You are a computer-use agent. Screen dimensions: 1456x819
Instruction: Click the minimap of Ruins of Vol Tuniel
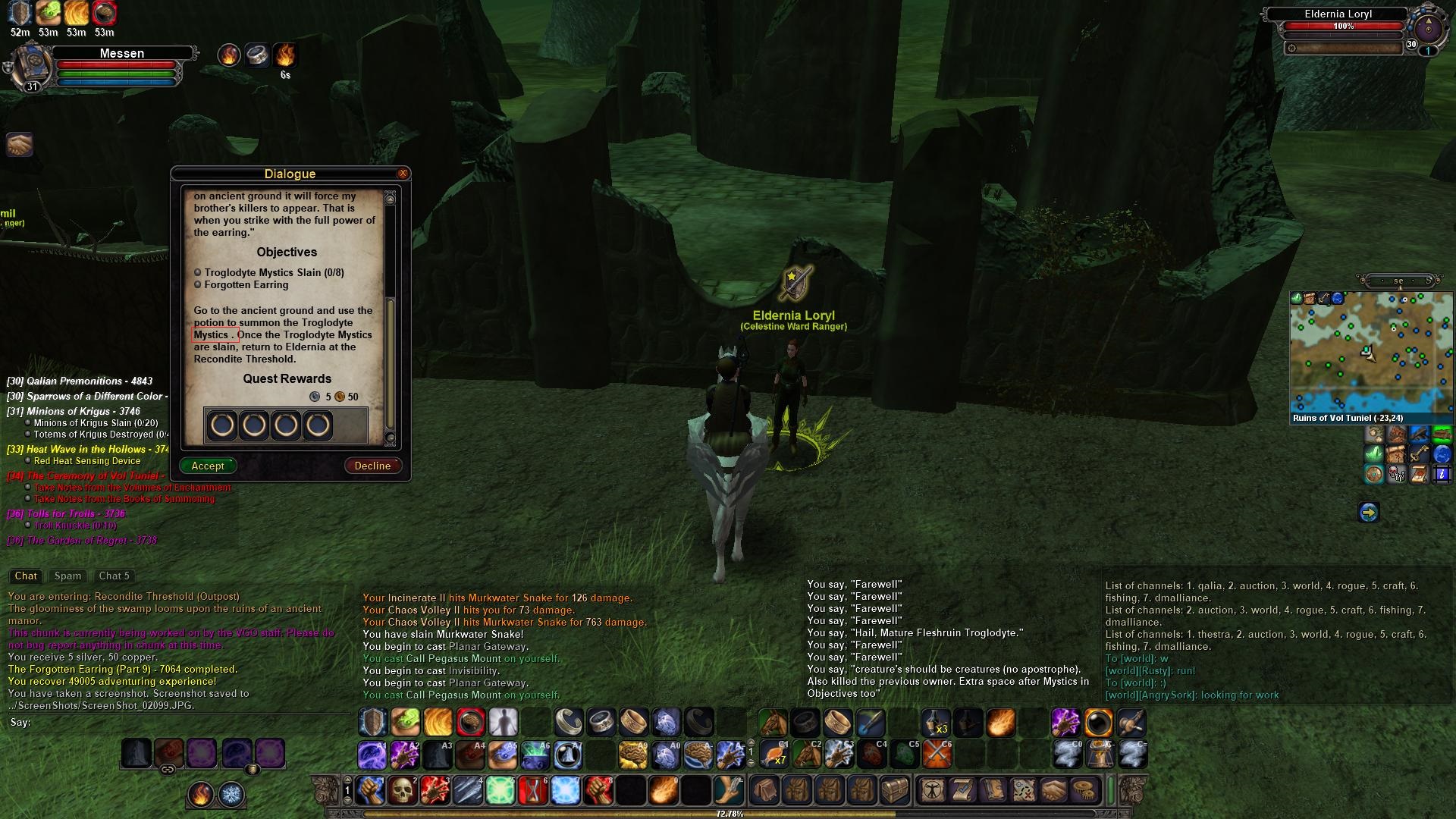click(1370, 351)
